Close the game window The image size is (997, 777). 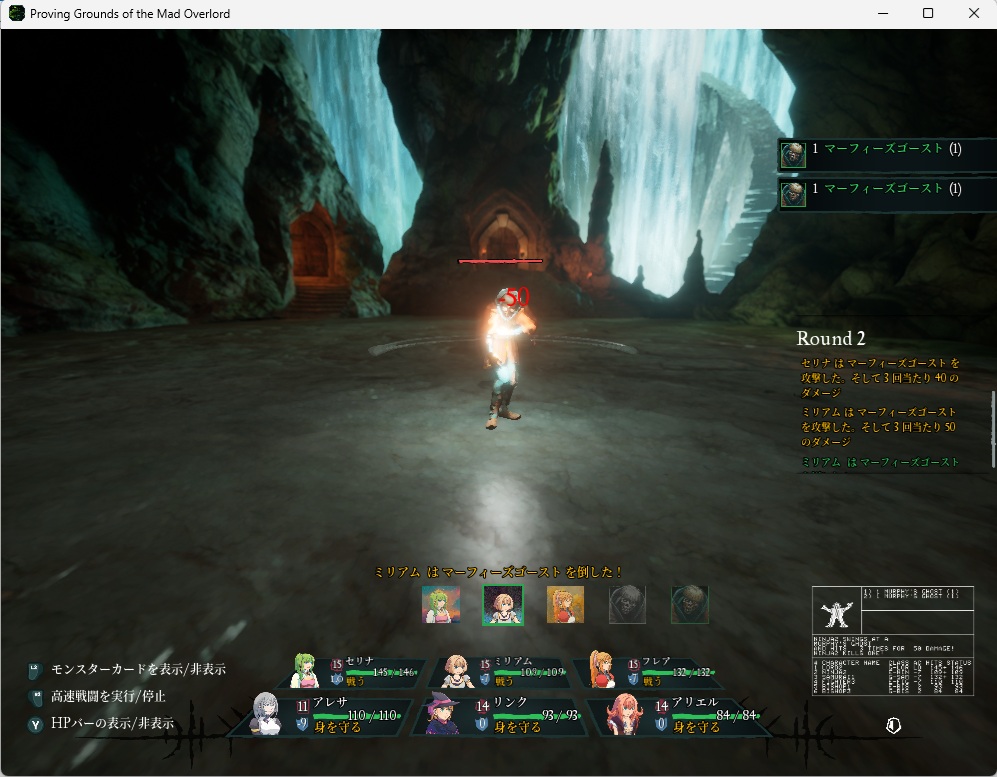click(974, 14)
